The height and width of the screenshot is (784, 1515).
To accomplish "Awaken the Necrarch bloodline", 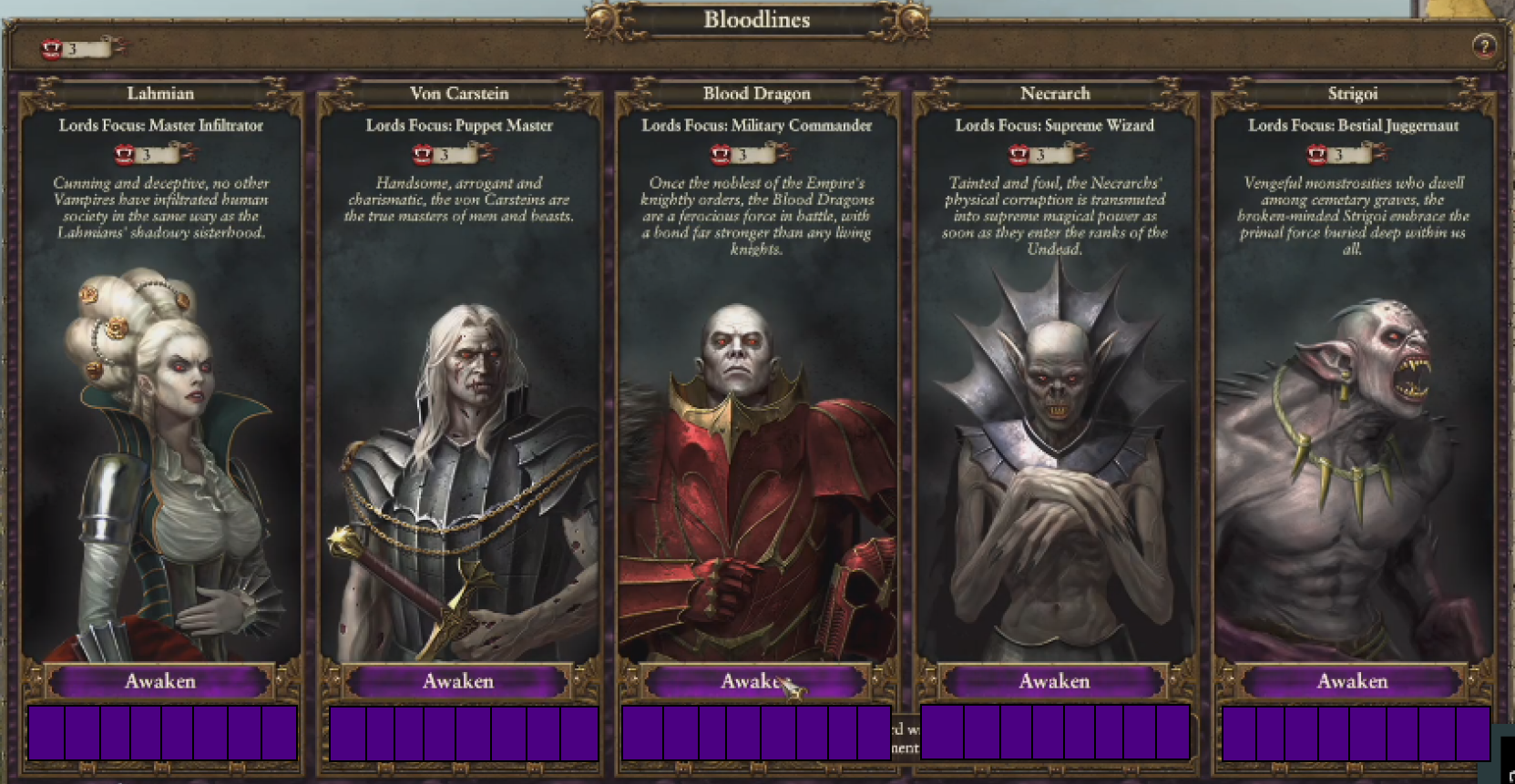I will [1054, 681].
